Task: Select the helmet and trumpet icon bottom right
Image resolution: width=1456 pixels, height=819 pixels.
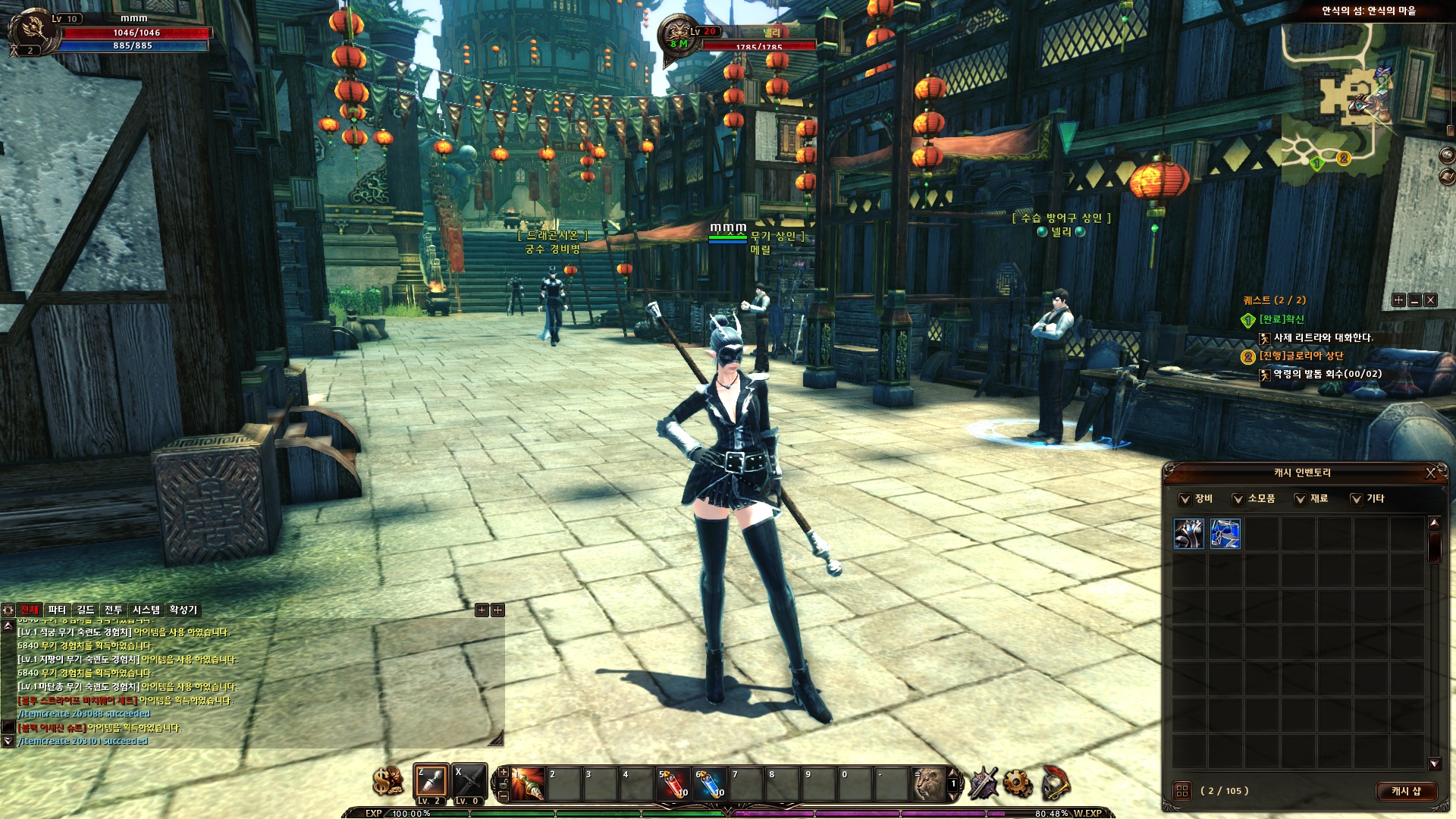Action: [x=1056, y=783]
